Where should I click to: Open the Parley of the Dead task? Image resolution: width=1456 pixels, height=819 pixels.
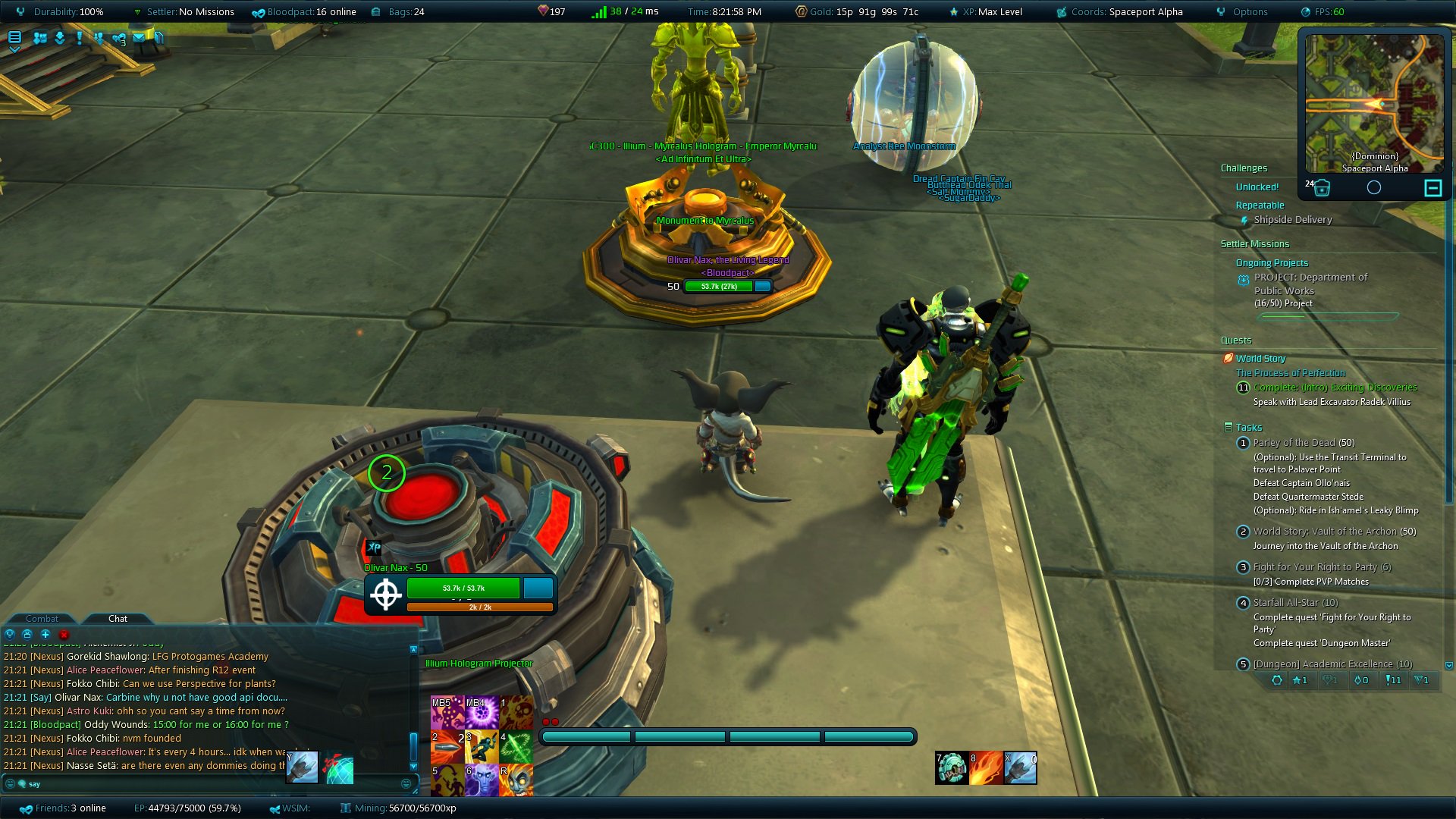[1303, 443]
